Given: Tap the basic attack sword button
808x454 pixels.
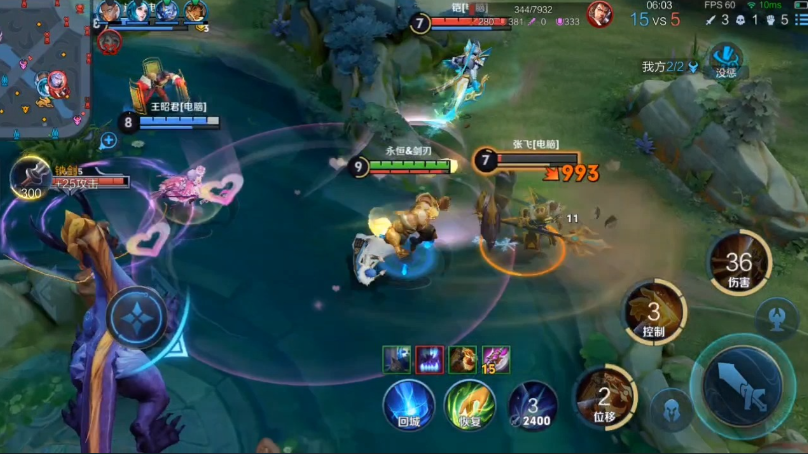Looking at the screenshot, I should (x=741, y=385).
